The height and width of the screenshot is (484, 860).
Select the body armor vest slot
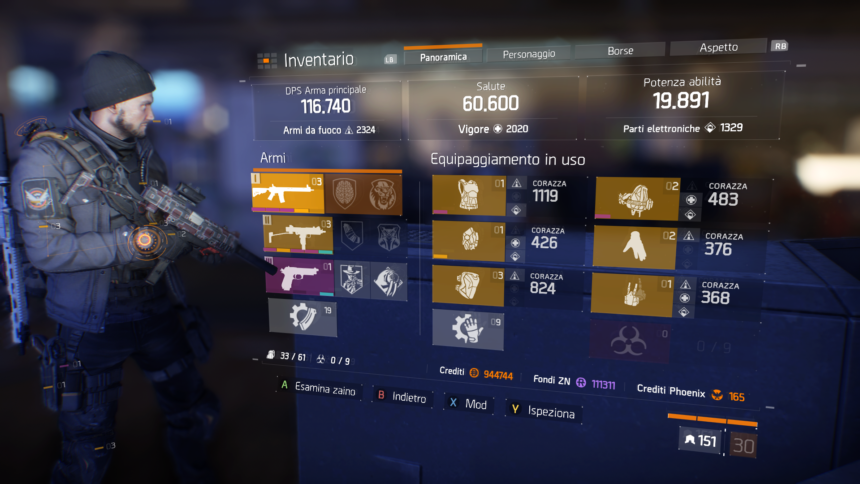(x=468, y=196)
